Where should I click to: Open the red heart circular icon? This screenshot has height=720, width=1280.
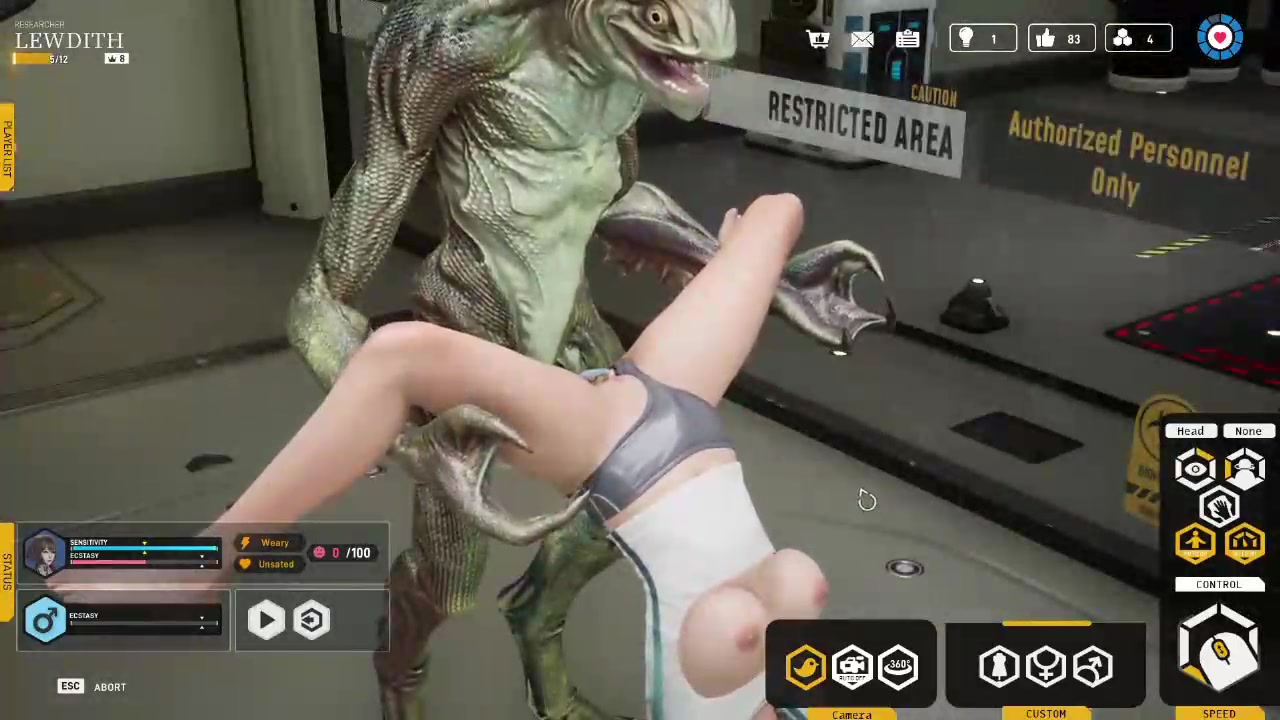[1219, 38]
